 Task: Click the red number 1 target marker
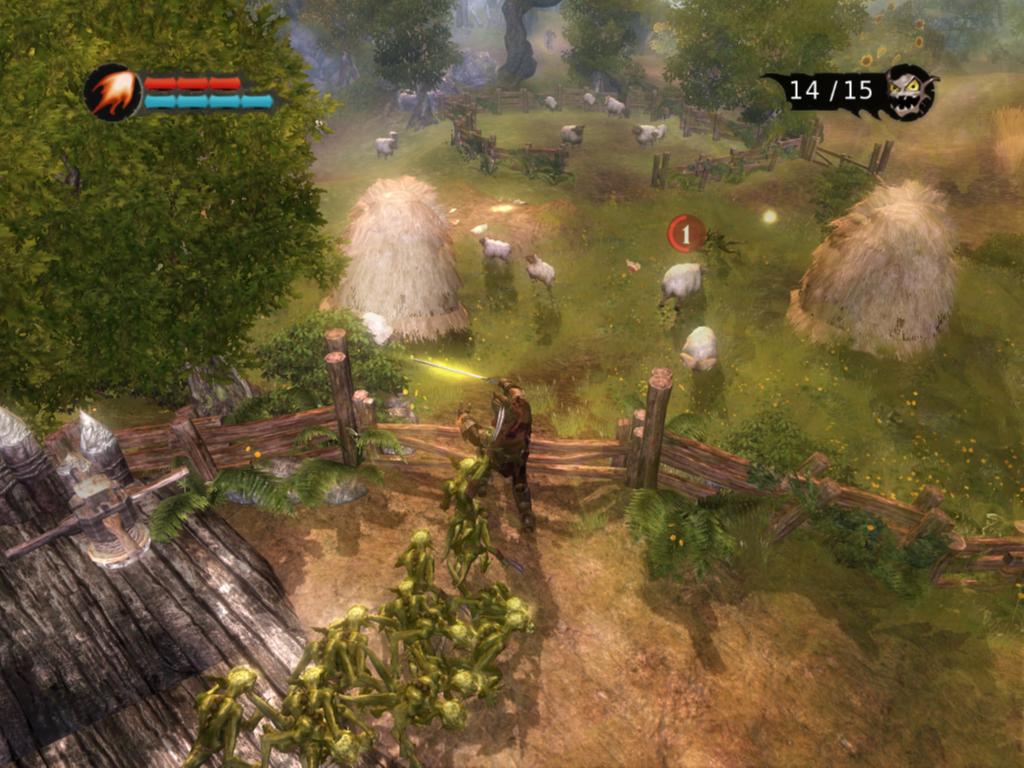(685, 234)
